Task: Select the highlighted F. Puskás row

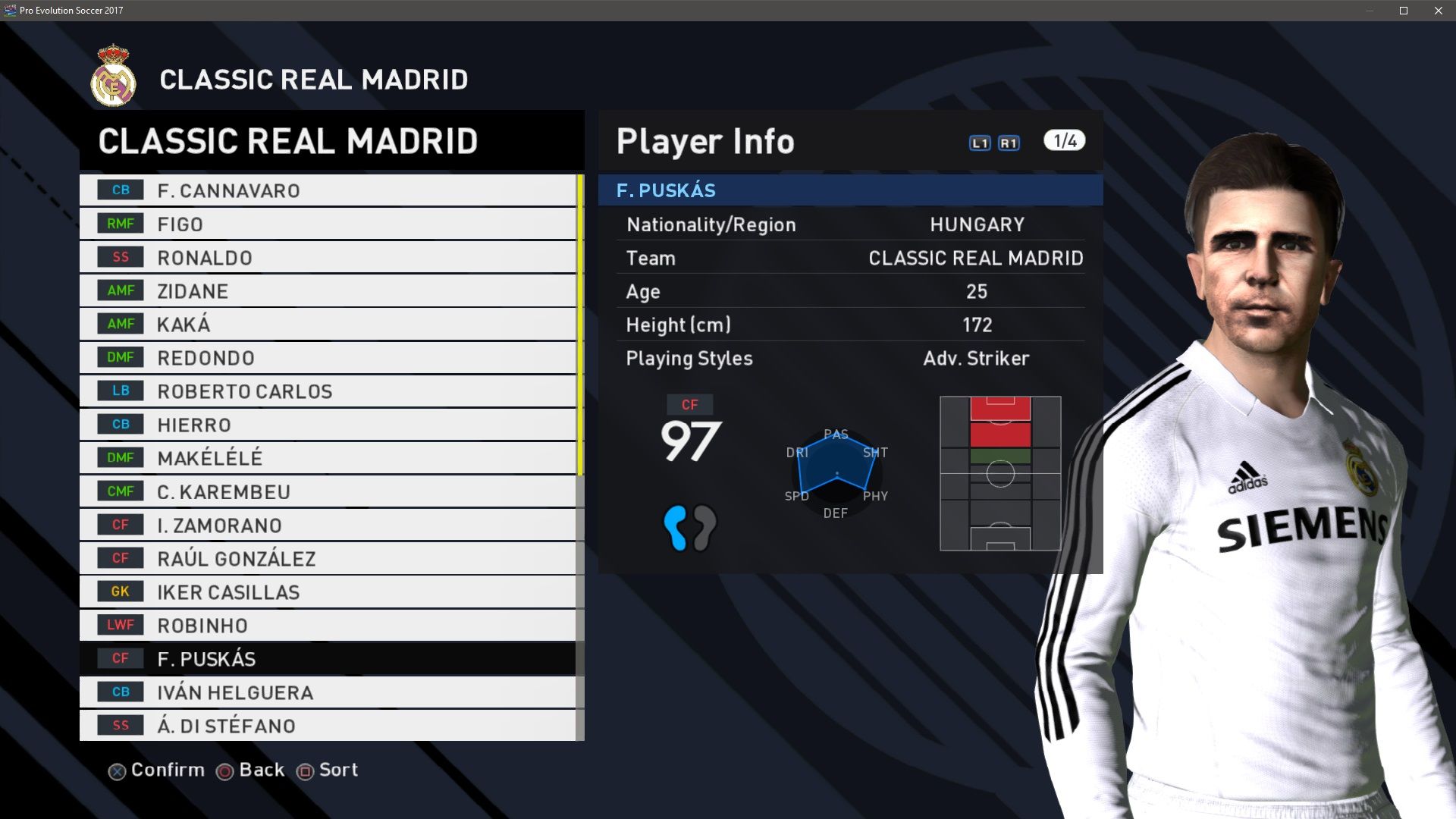Action: point(328,659)
